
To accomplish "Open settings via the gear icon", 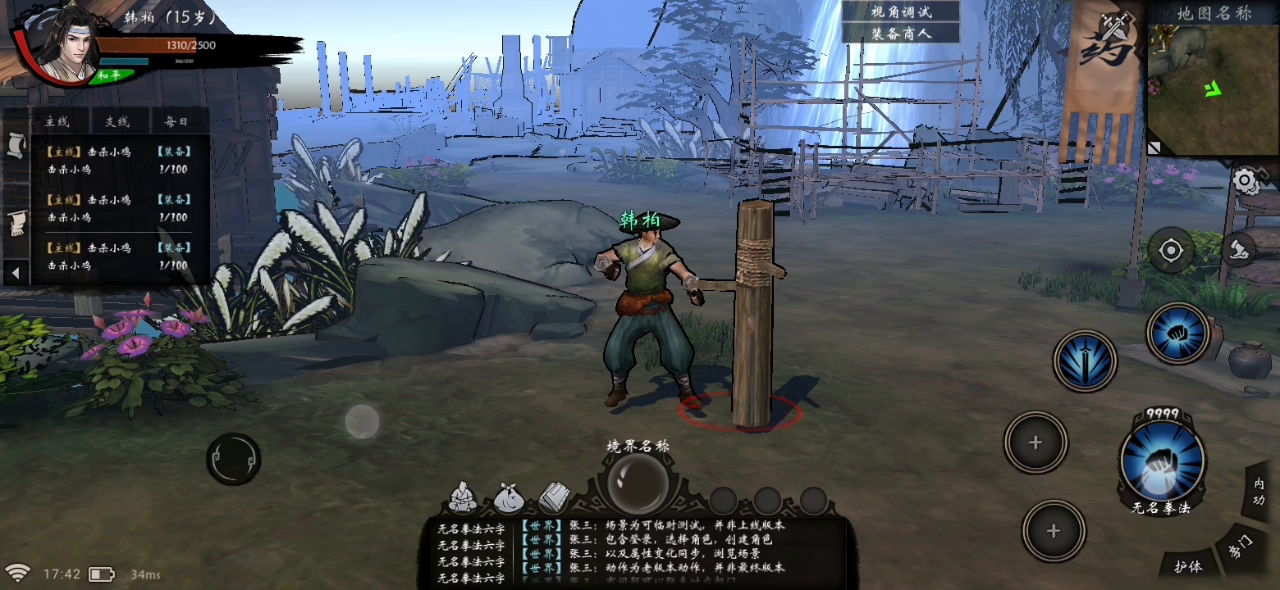I will coord(1244,181).
